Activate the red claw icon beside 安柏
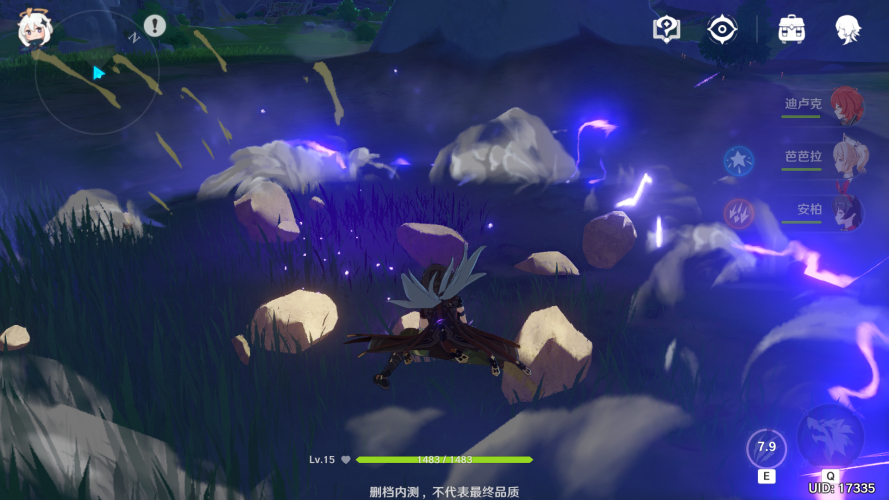 pyautogui.click(x=738, y=212)
